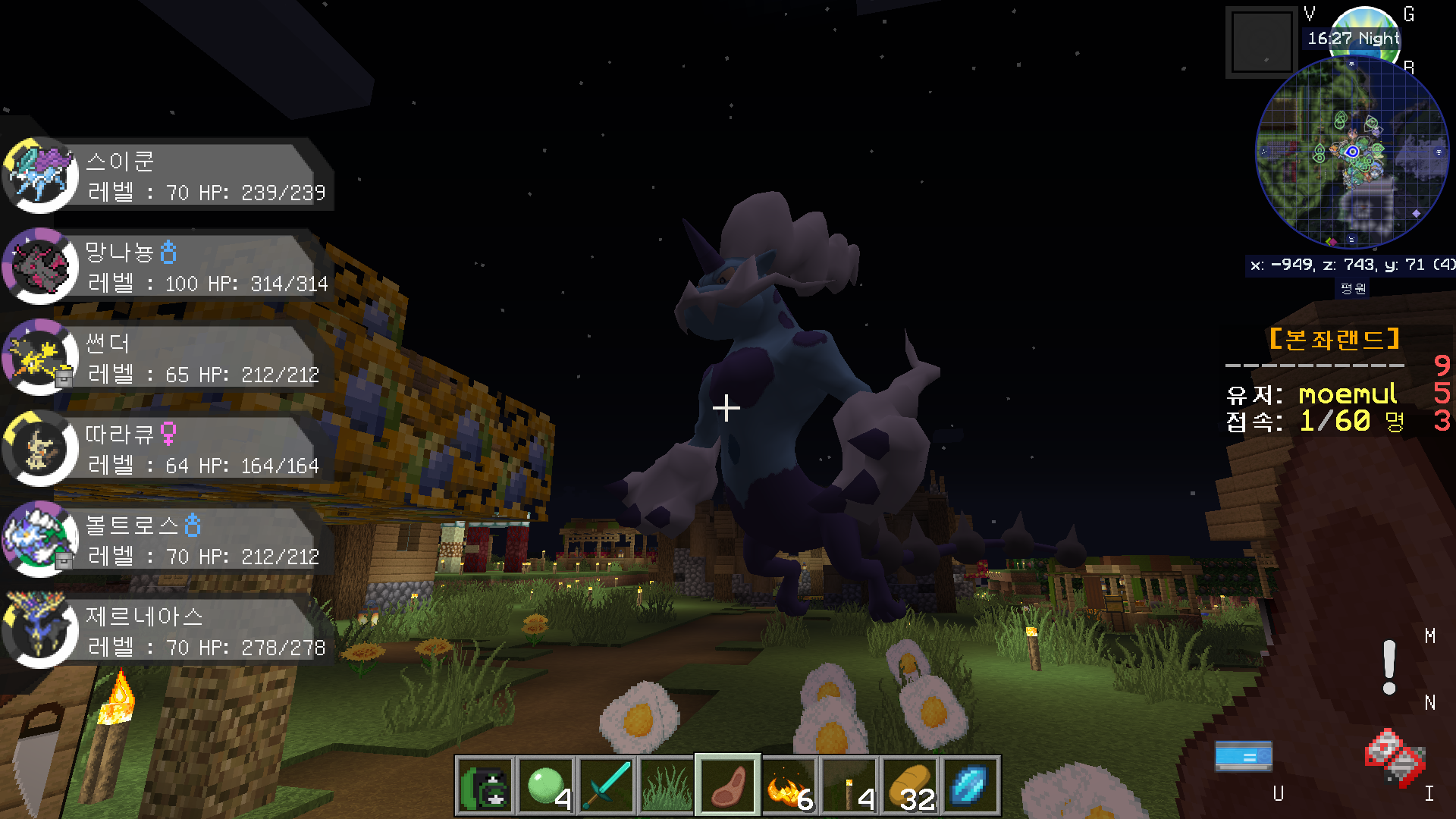Image resolution: width=1456 pixels, height=819 pixels.
Task: Choose the level 100 Dragonite party slot
Action: click(167, 268)
